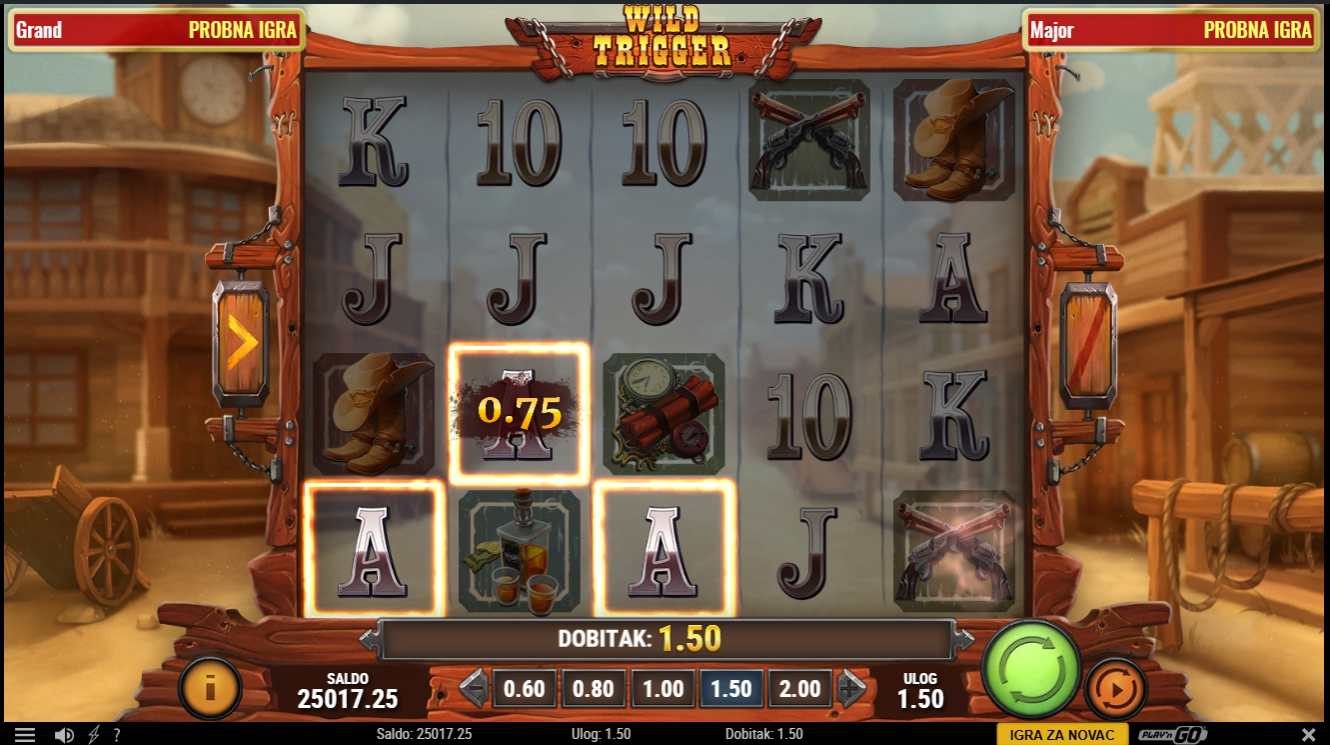Choose the 0.80 bet value

594,689
